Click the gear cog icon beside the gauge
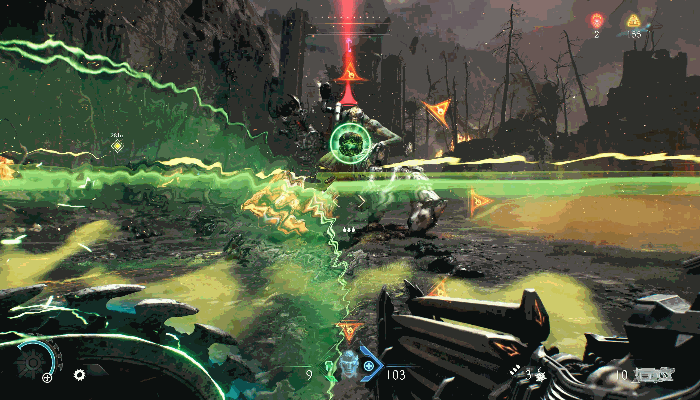The height and width of the screenshot is (400, 700). tap(79, 375)
